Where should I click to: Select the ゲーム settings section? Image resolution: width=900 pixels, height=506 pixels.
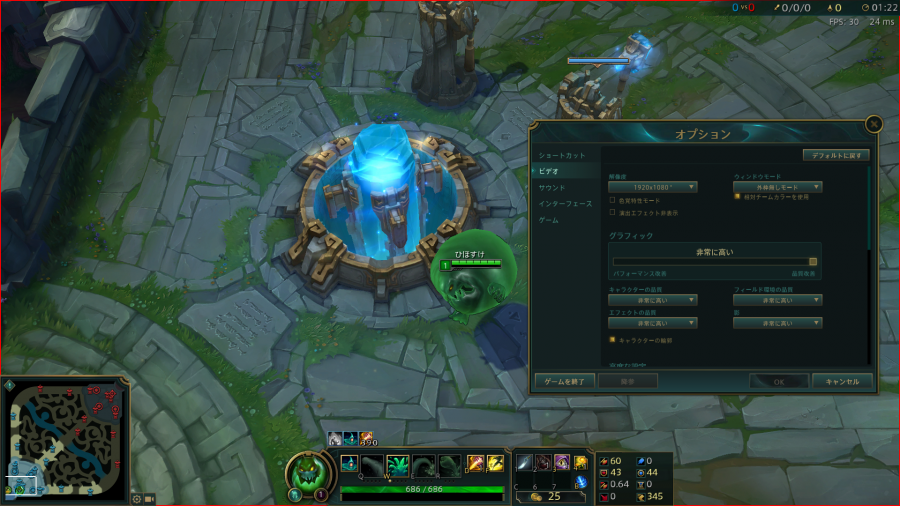[549, 220]
